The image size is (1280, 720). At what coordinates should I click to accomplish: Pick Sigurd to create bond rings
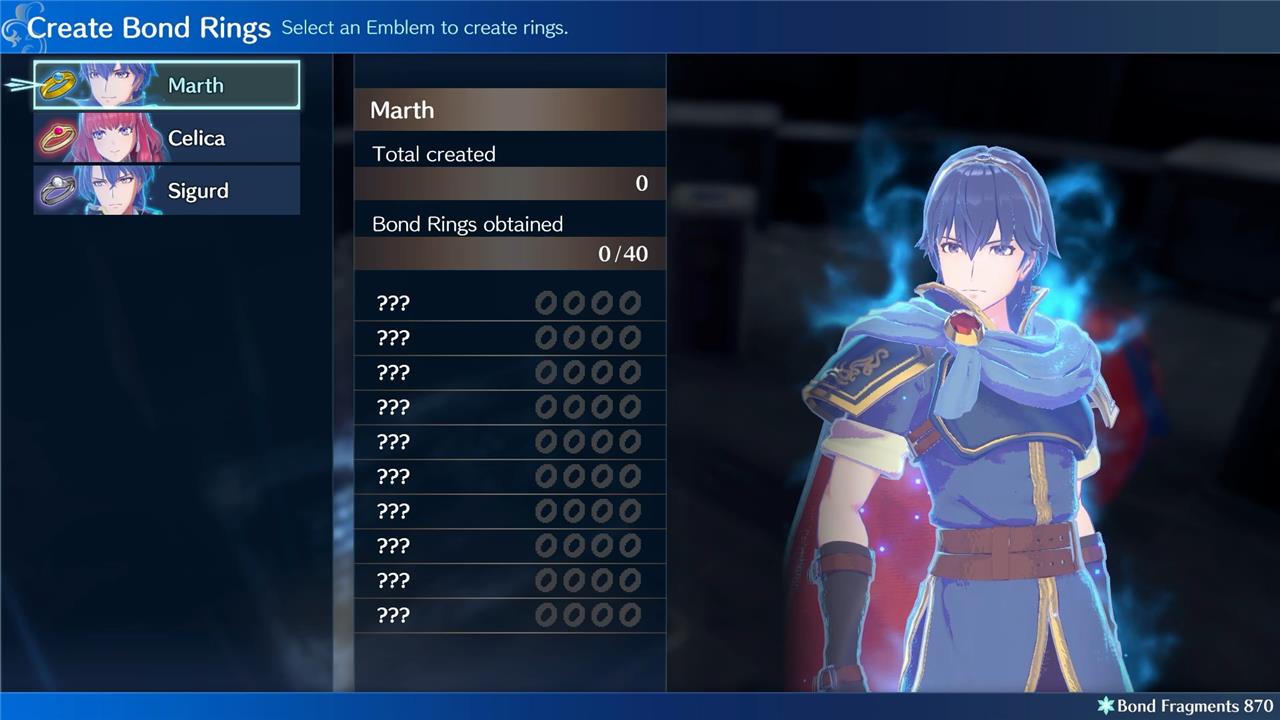click(x=167, y=190)
